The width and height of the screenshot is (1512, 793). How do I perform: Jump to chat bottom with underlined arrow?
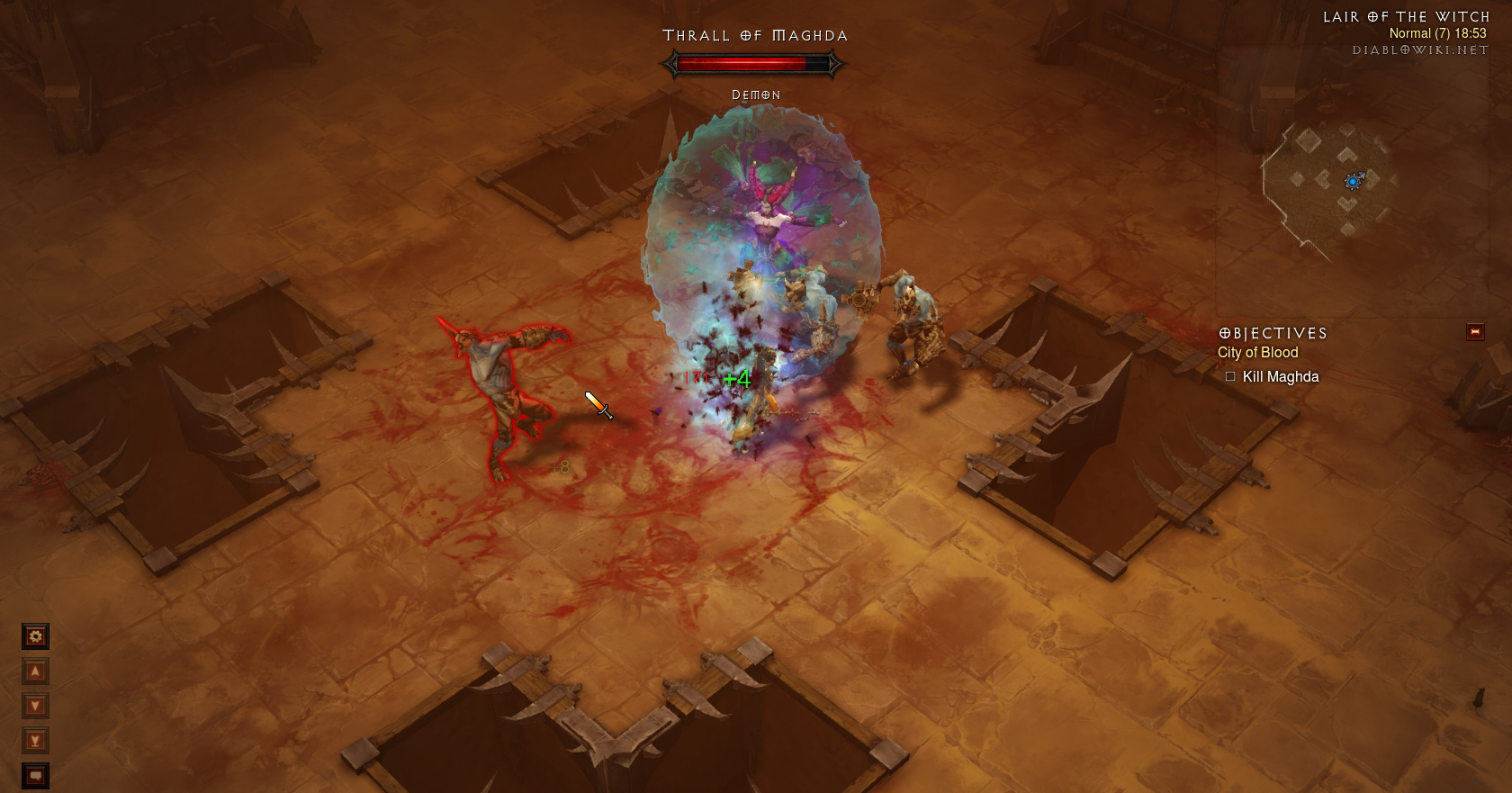click(35, 741)
